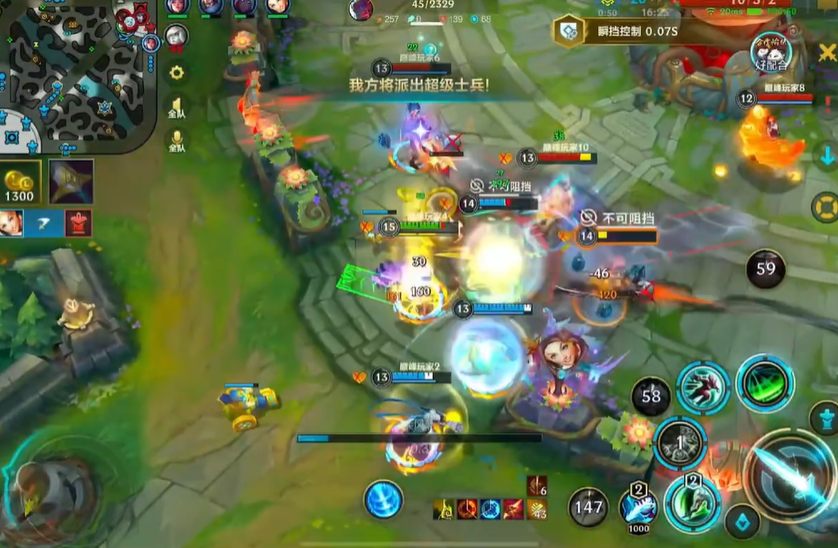Select the summoner spell showing 147 cooldown

588,507
